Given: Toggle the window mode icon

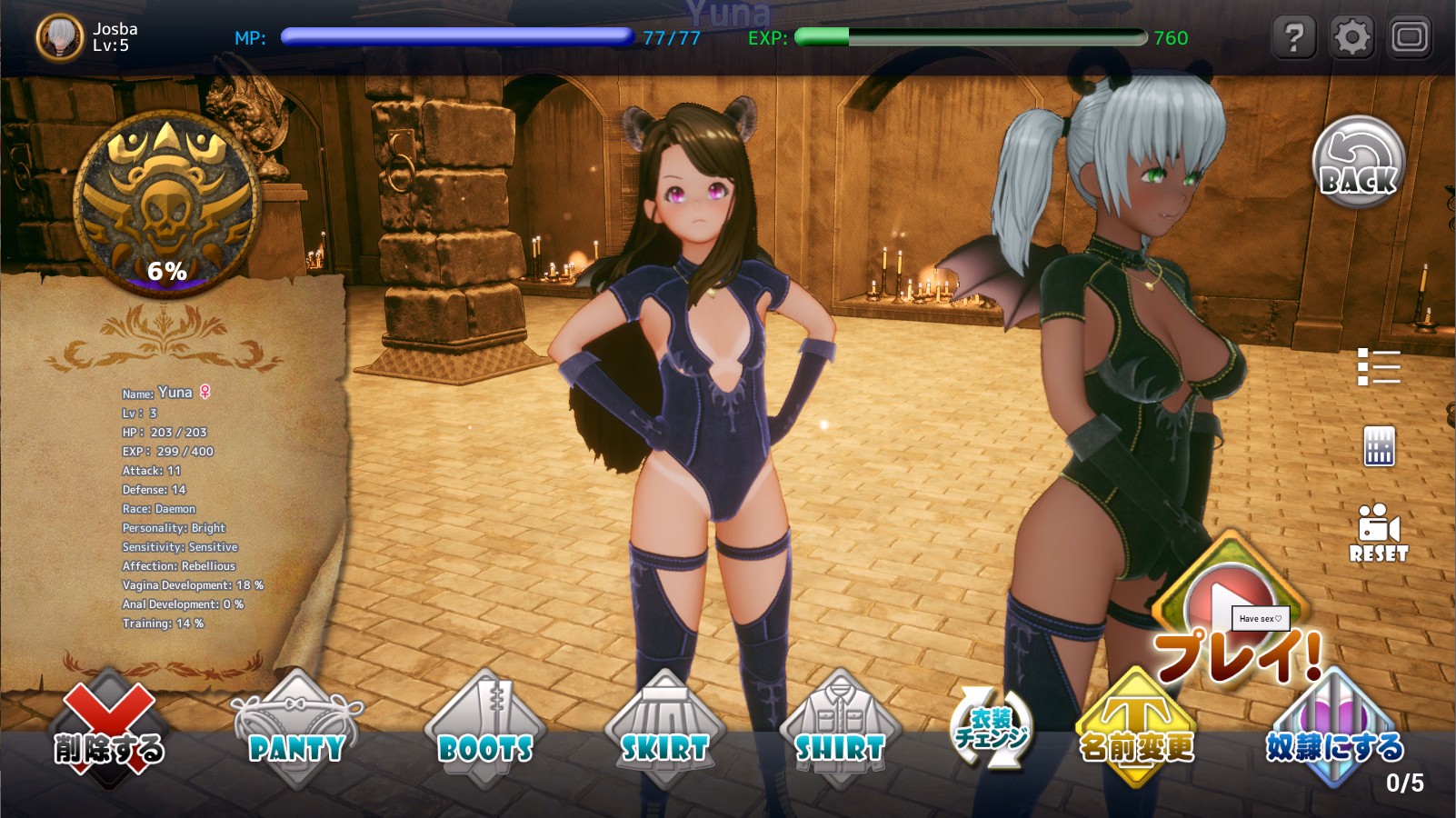Looking at the screenshot, I should (1410, 38).
